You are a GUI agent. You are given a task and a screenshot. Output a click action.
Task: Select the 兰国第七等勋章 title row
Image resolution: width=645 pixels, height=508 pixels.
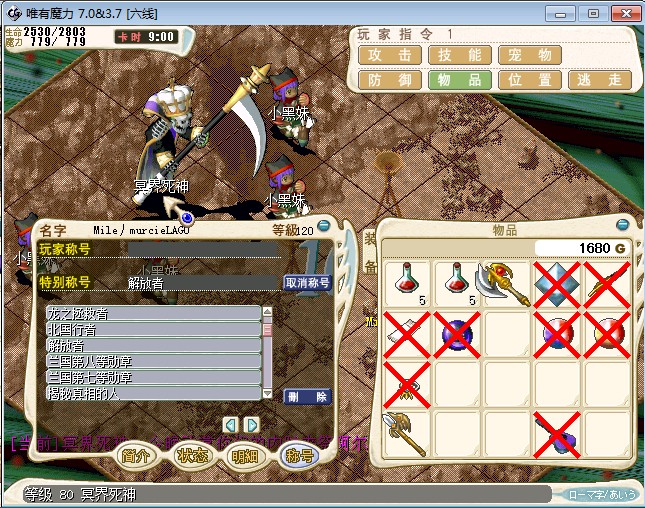[x=153, y=378]
